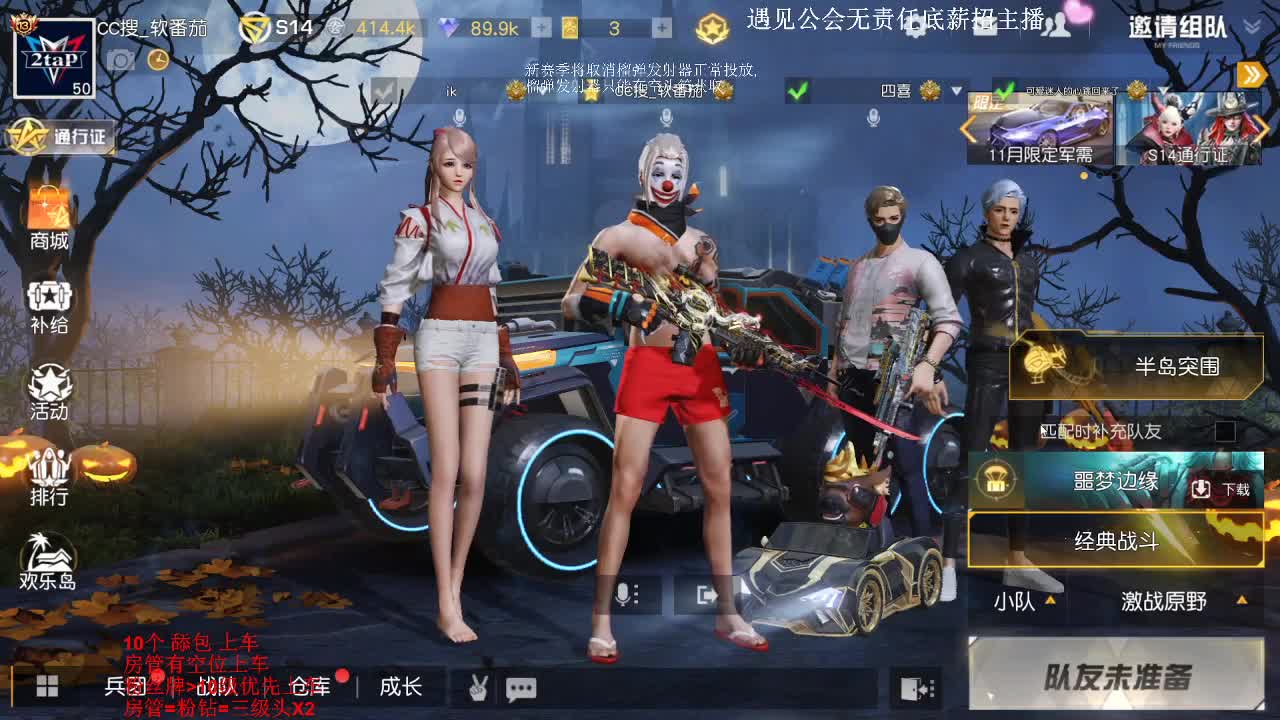This screenshot has width=1280, height=720.
Task: Enable the 匹配时补充队友 checkbox
Action: (1226, 430)
